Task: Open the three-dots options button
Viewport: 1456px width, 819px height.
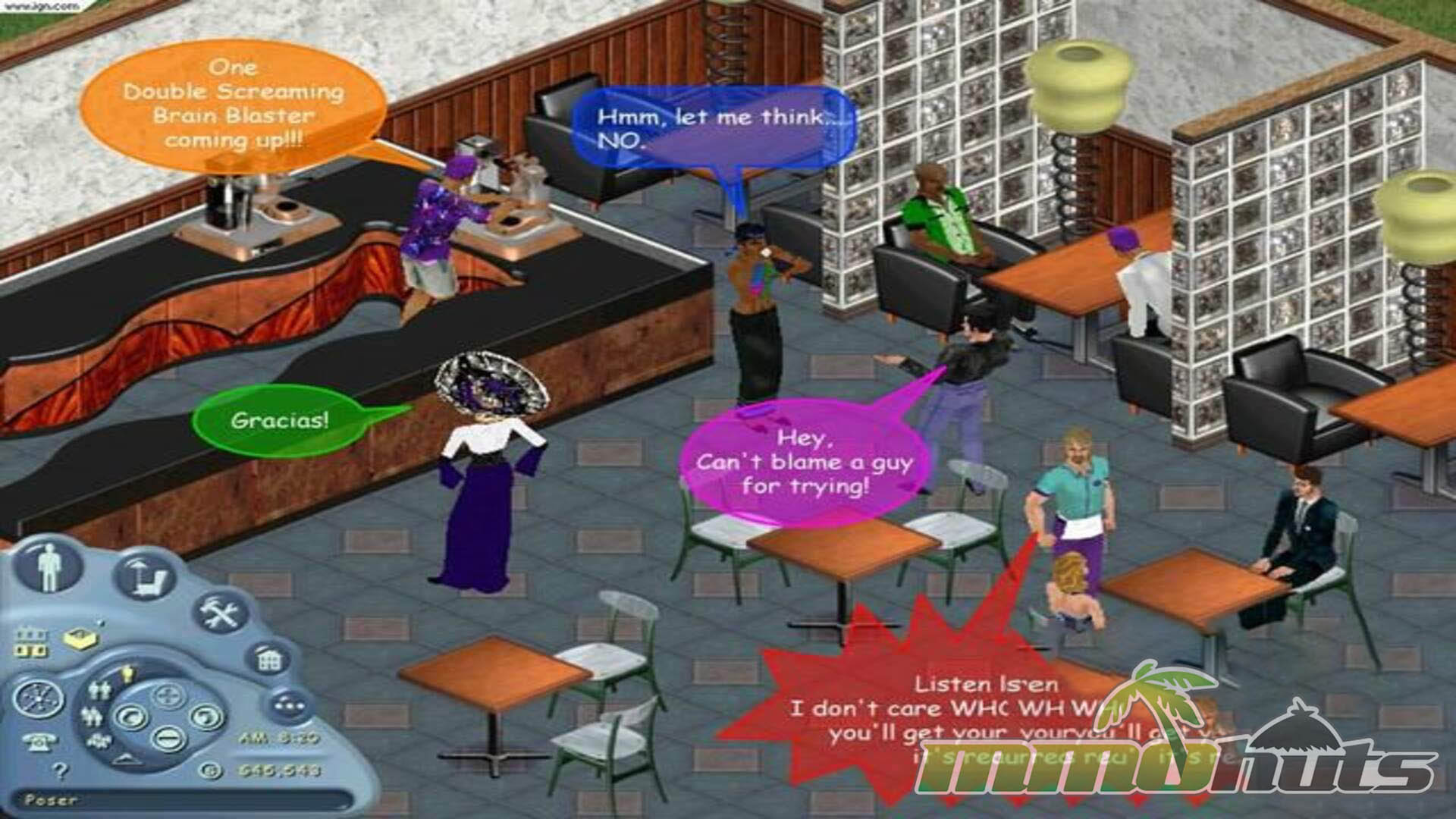Action: (x=289, y=704)
